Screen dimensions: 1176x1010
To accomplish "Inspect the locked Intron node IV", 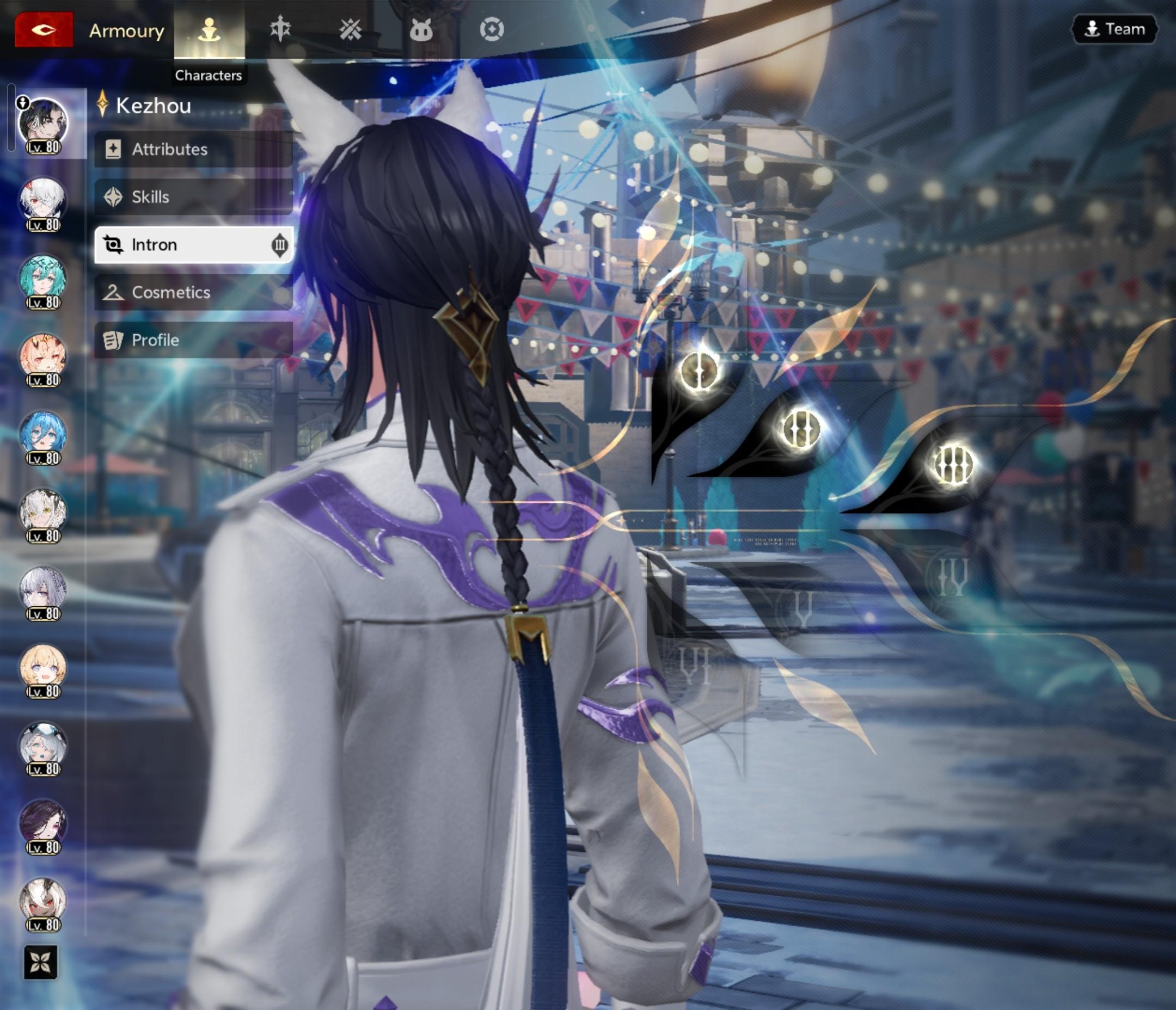I will tap(952, 577).
